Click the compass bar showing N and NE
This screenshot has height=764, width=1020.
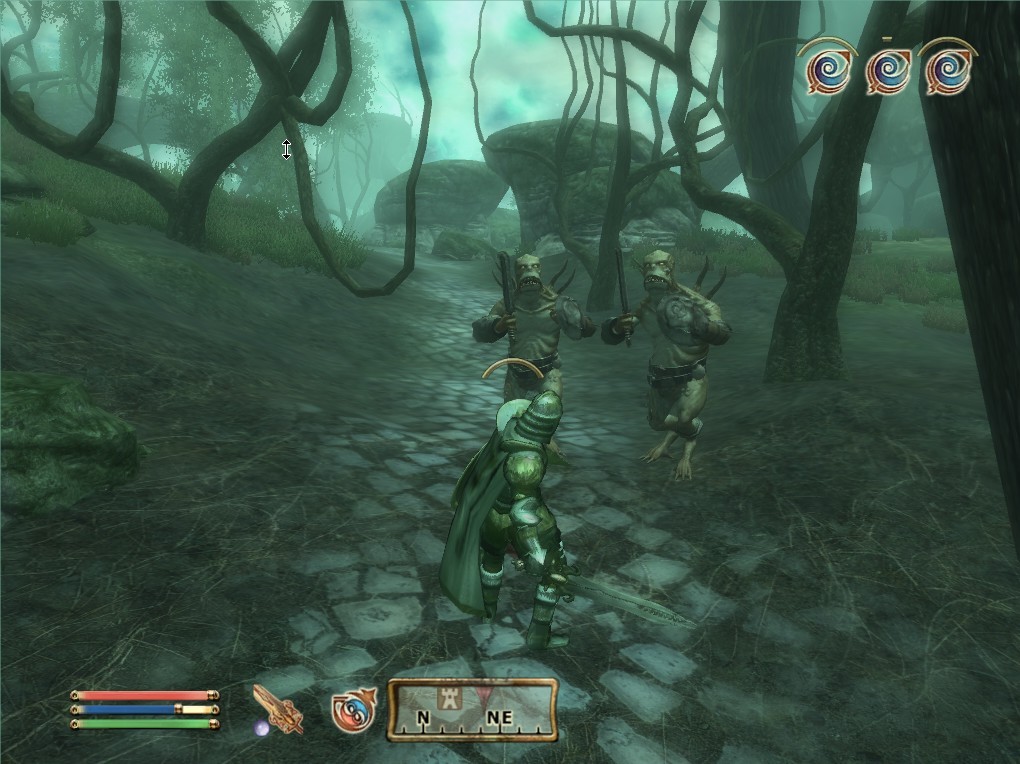pos(471,709)
